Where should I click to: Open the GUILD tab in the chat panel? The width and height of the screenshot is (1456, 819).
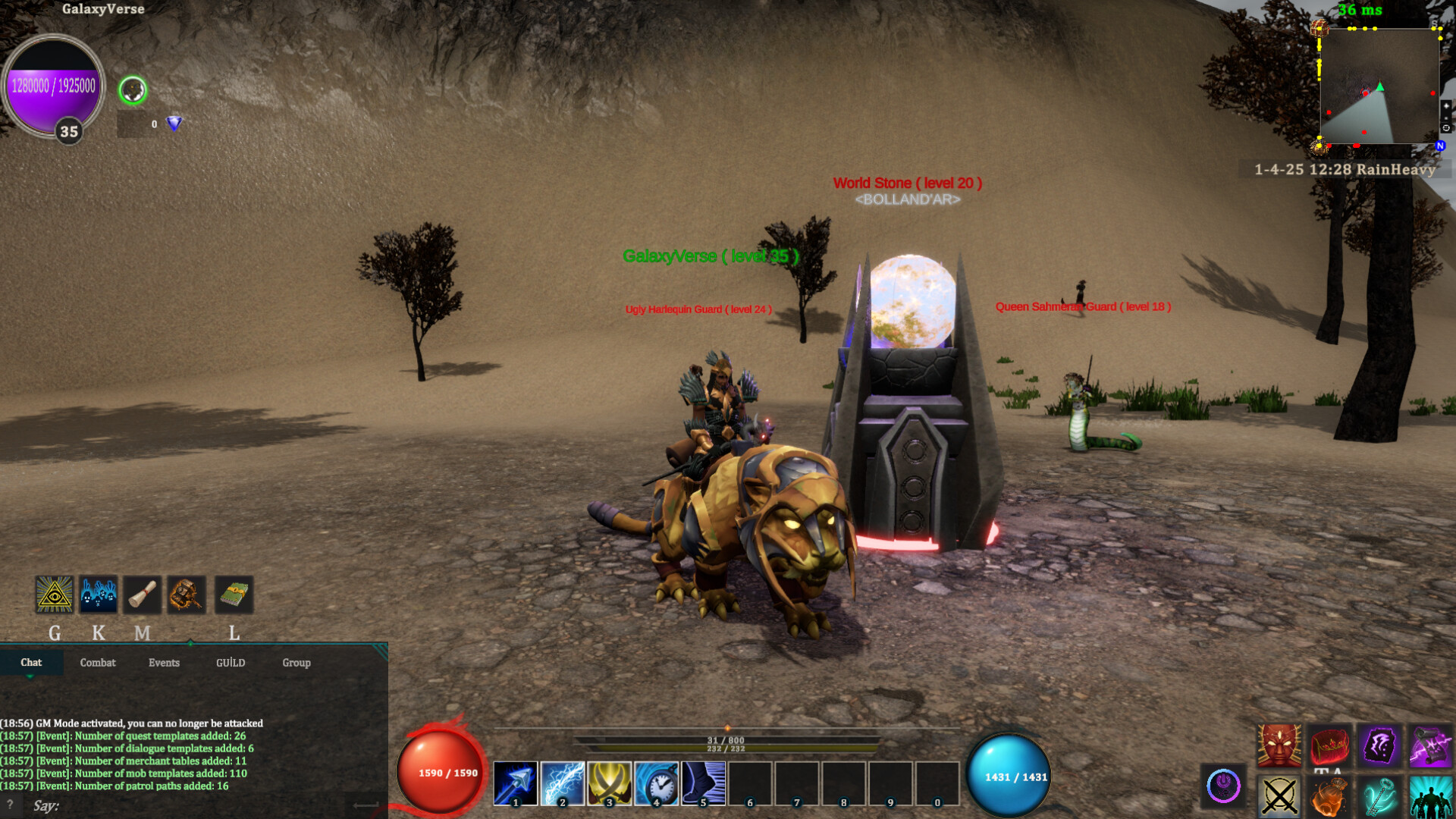230,663
